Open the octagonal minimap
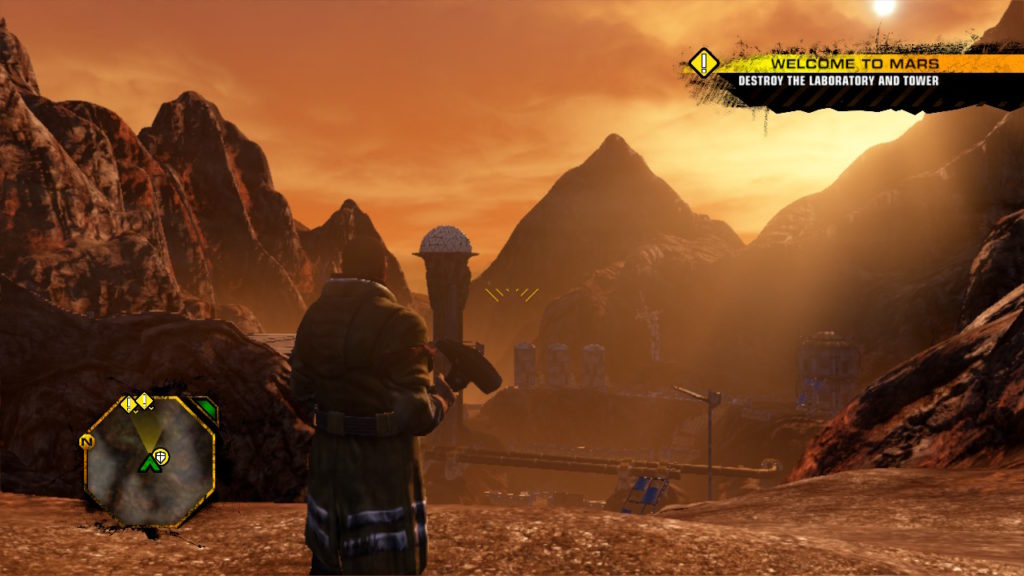 (150, 462)
